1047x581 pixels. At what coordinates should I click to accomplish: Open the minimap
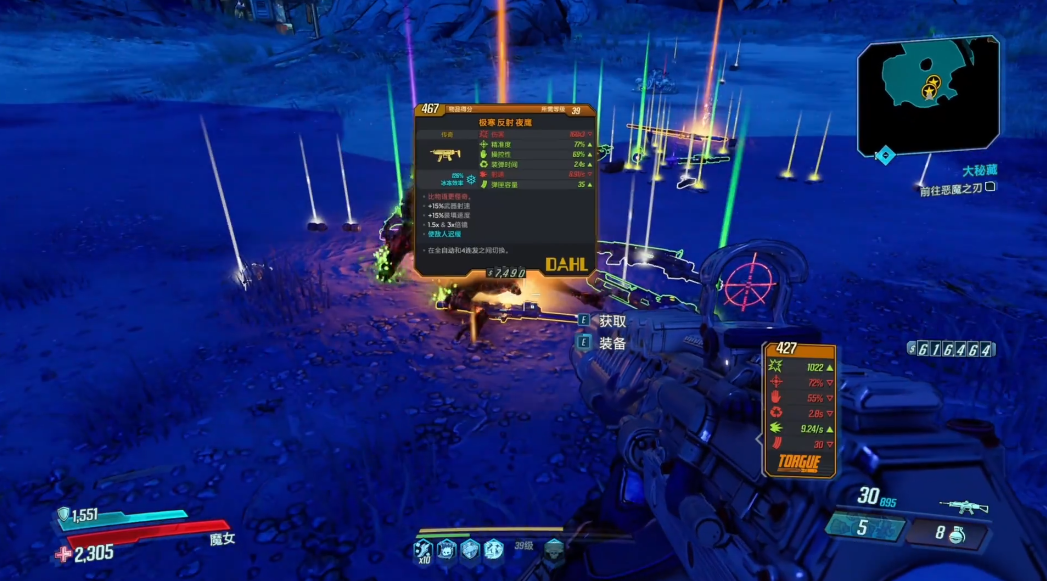(x=929, y=95)
